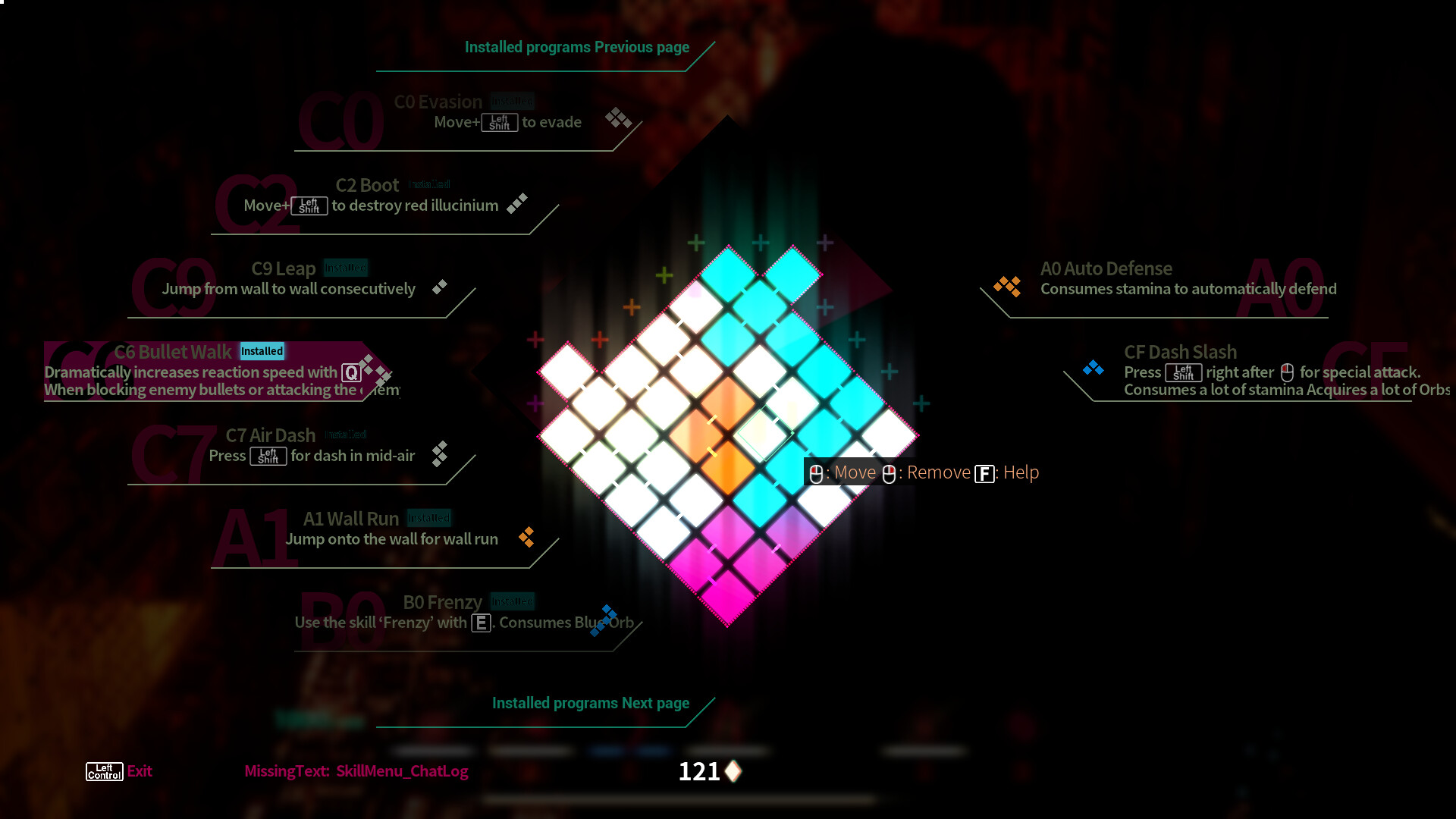The height and width of the screenshot is (819, 1456).
Task: Select the blue CF Dash Slash icon
Action: tap(1093, 367)
